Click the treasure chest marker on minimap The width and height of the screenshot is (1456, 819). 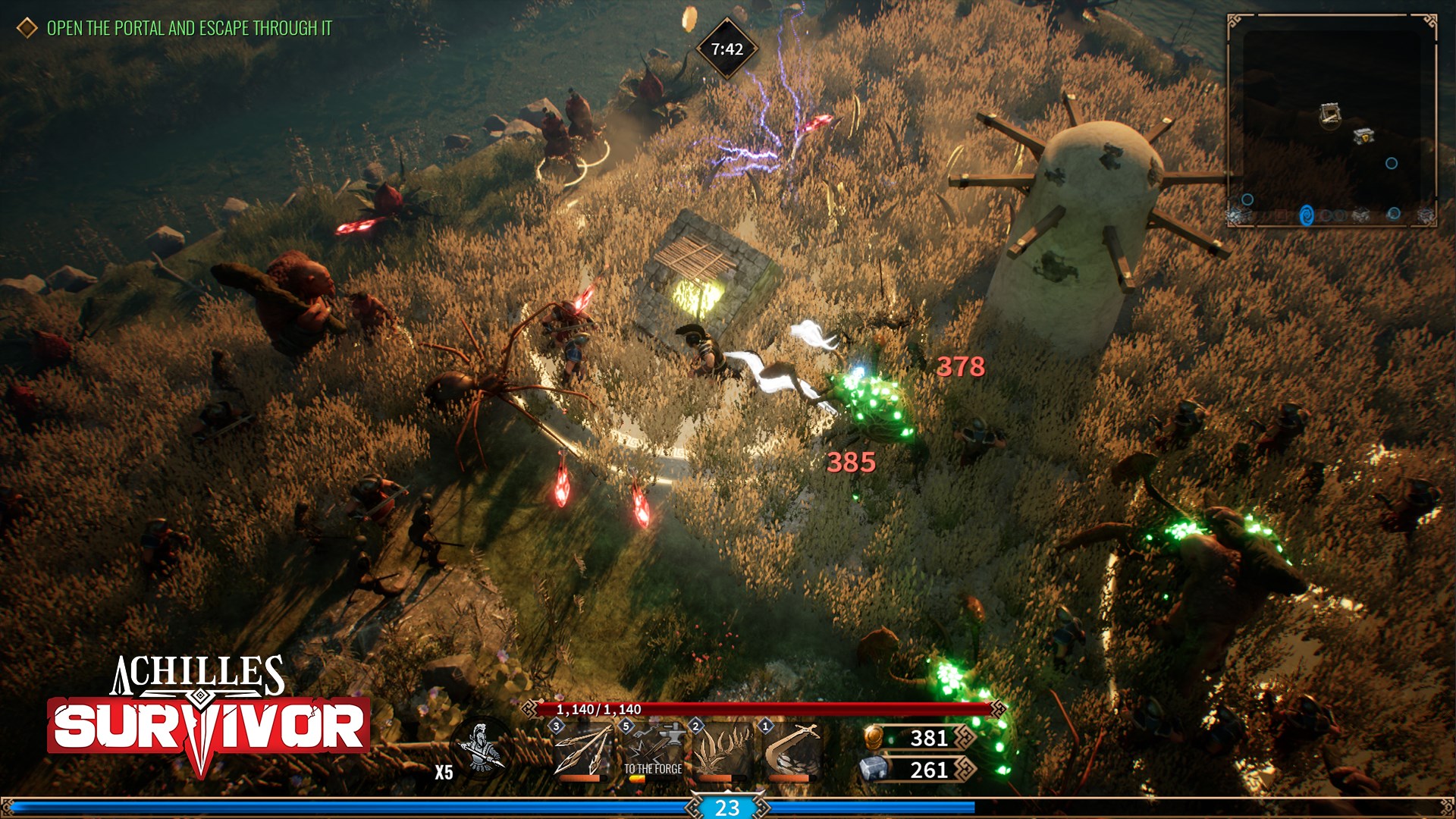click(1363, 136)
